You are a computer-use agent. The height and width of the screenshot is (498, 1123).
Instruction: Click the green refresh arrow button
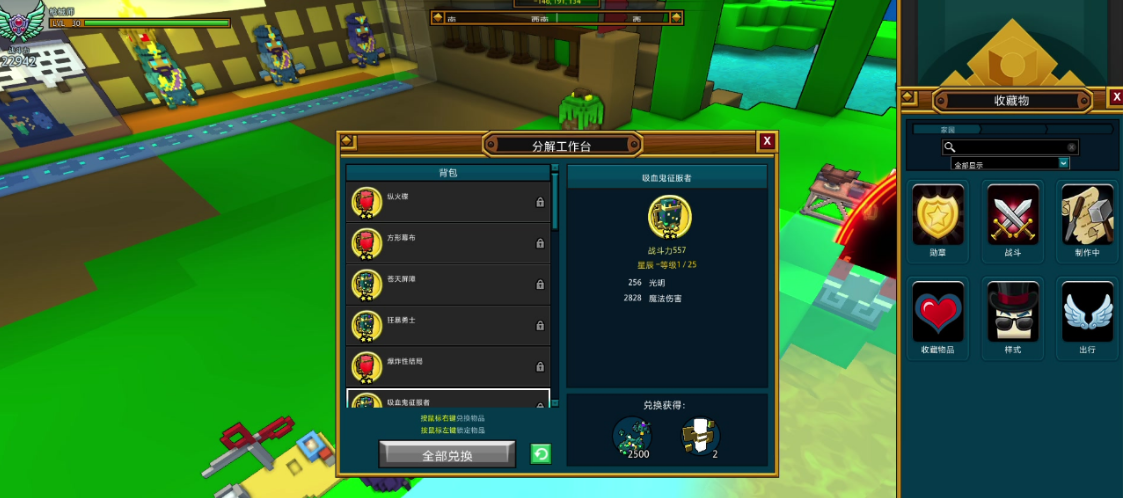click(541, 455)
